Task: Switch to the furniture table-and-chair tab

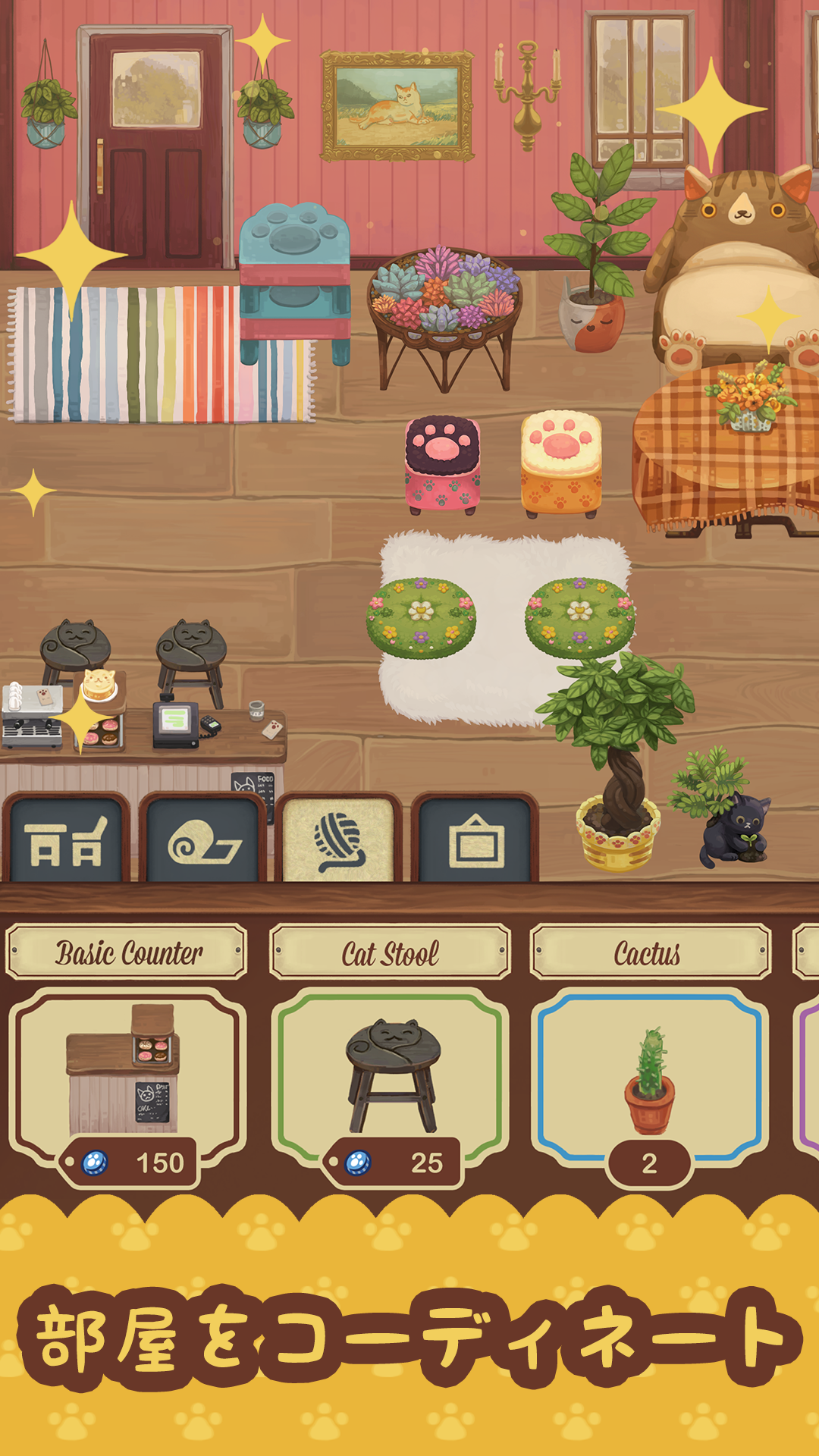Action: click(x=66, y=842)
